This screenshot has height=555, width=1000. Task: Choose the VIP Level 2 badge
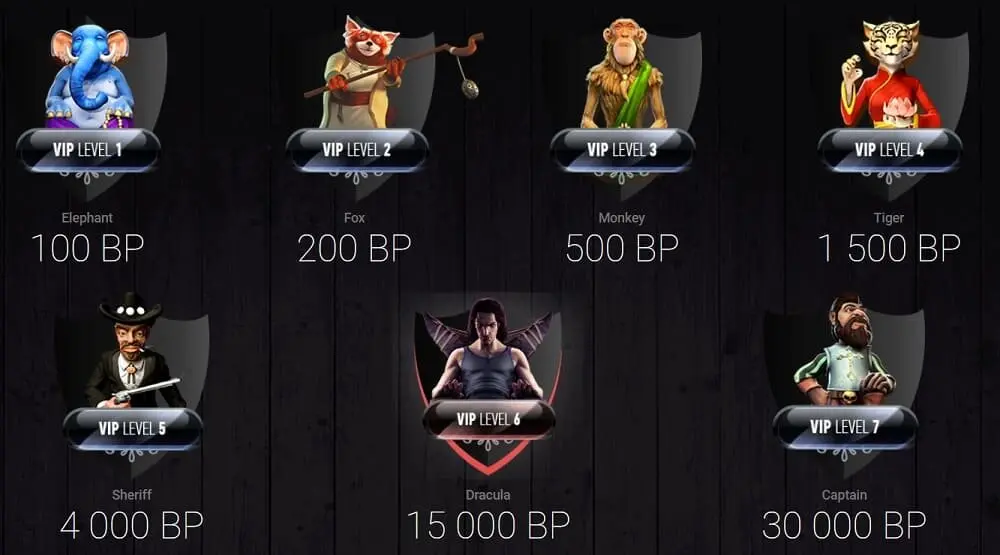357,151
